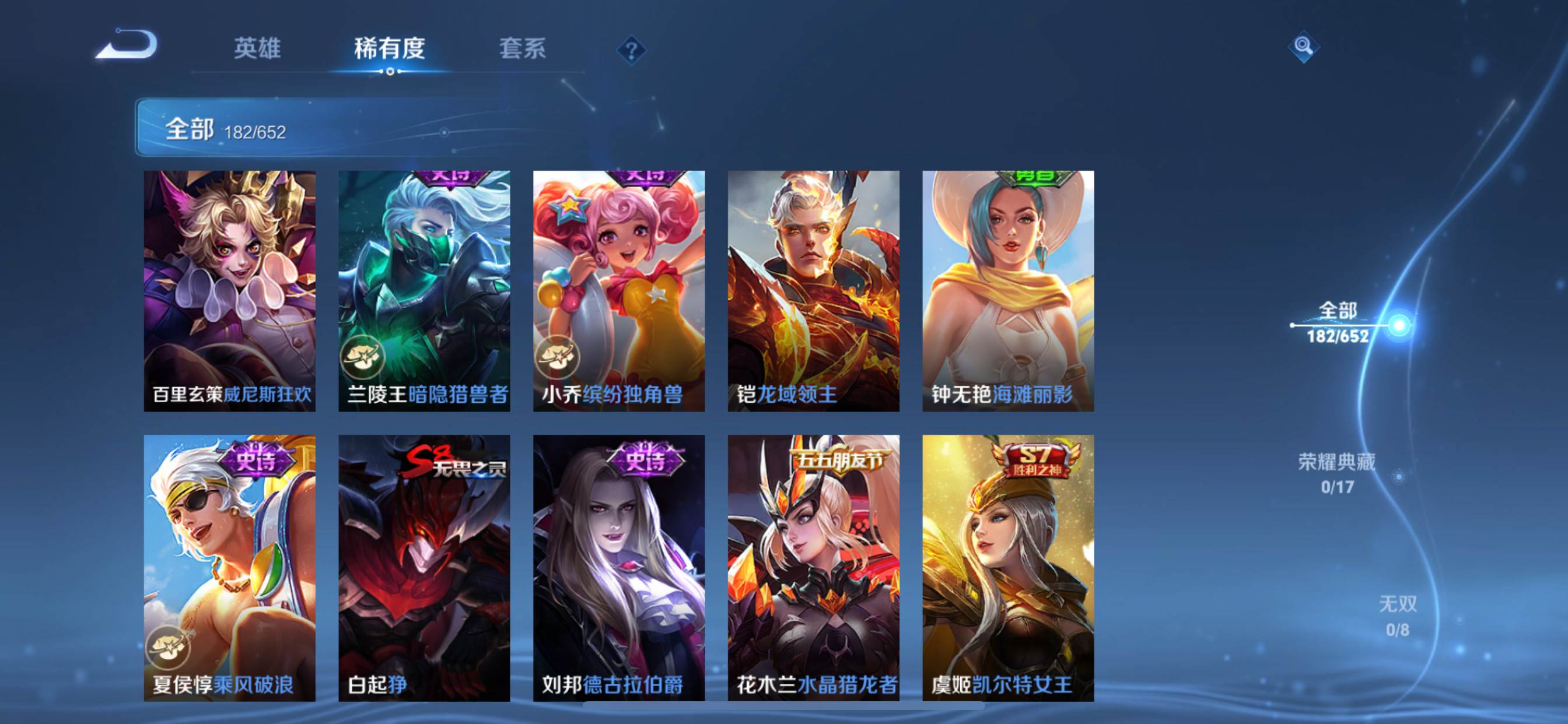Switch to the 英雄 tab

pyautogui.click(x=257, y=48)
